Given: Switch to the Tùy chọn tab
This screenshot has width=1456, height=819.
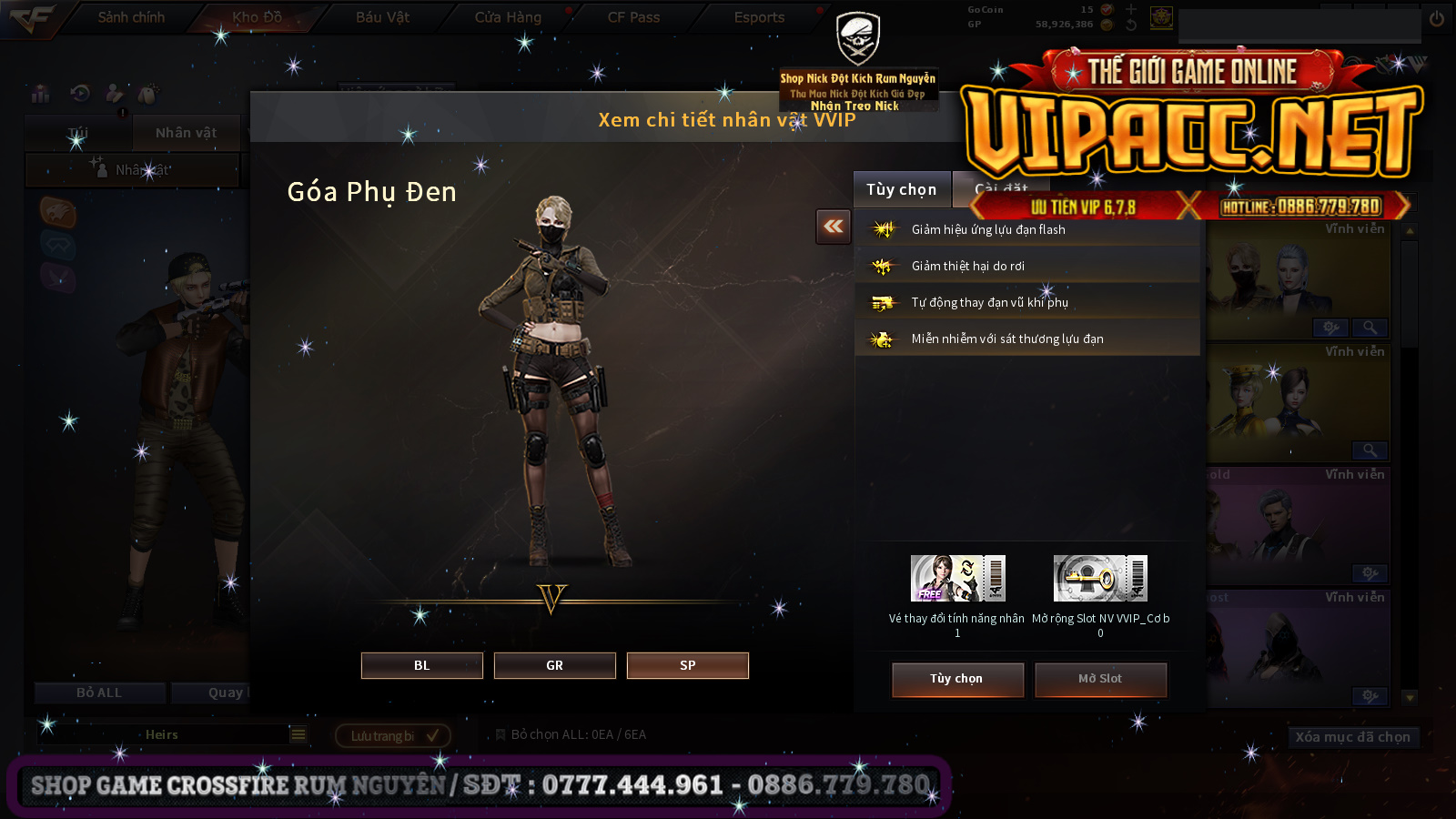Looking at the screenshot, I should coord(901,189).
